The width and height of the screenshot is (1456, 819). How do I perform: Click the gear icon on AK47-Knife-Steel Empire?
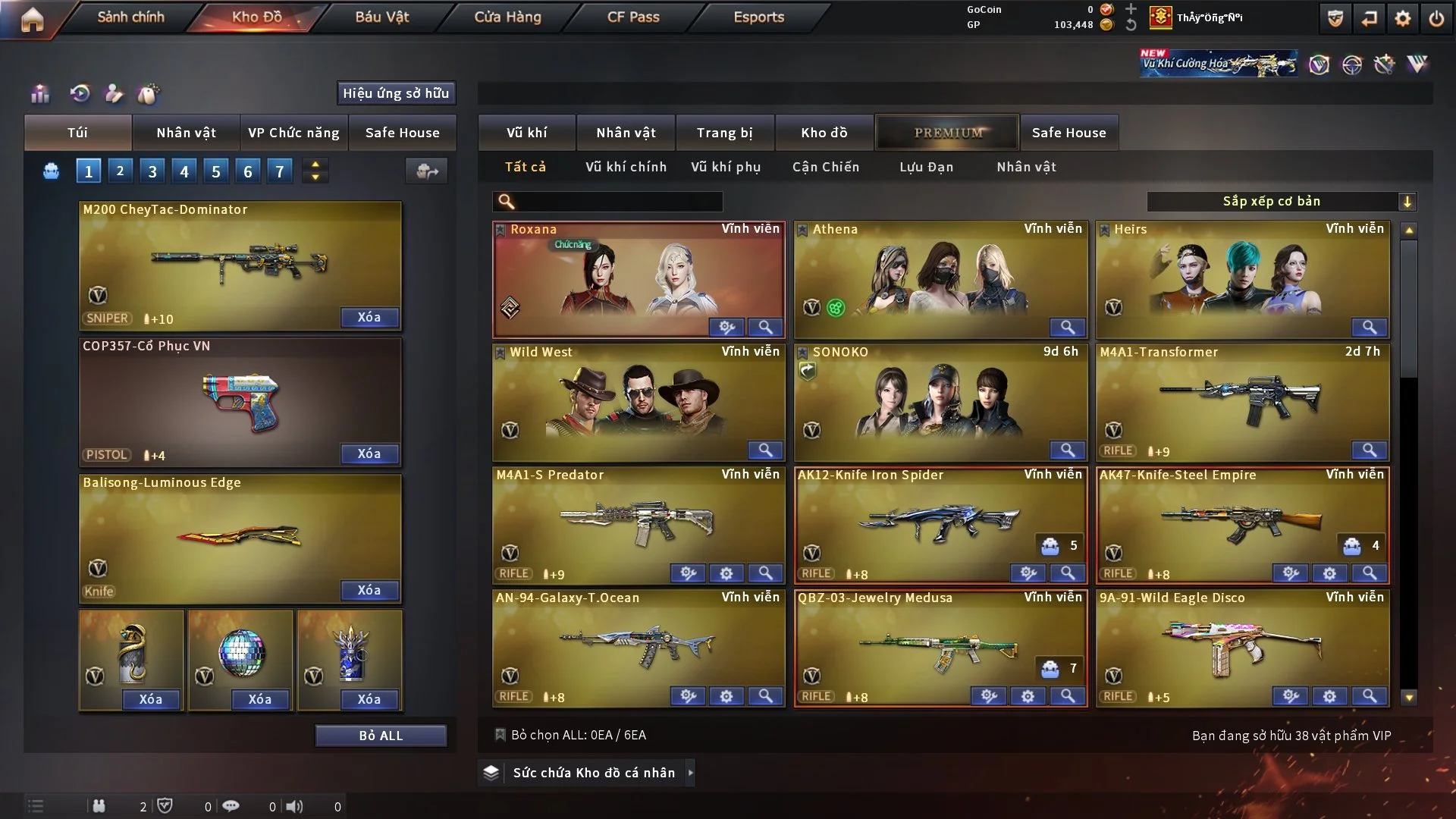click(1329, 573)
